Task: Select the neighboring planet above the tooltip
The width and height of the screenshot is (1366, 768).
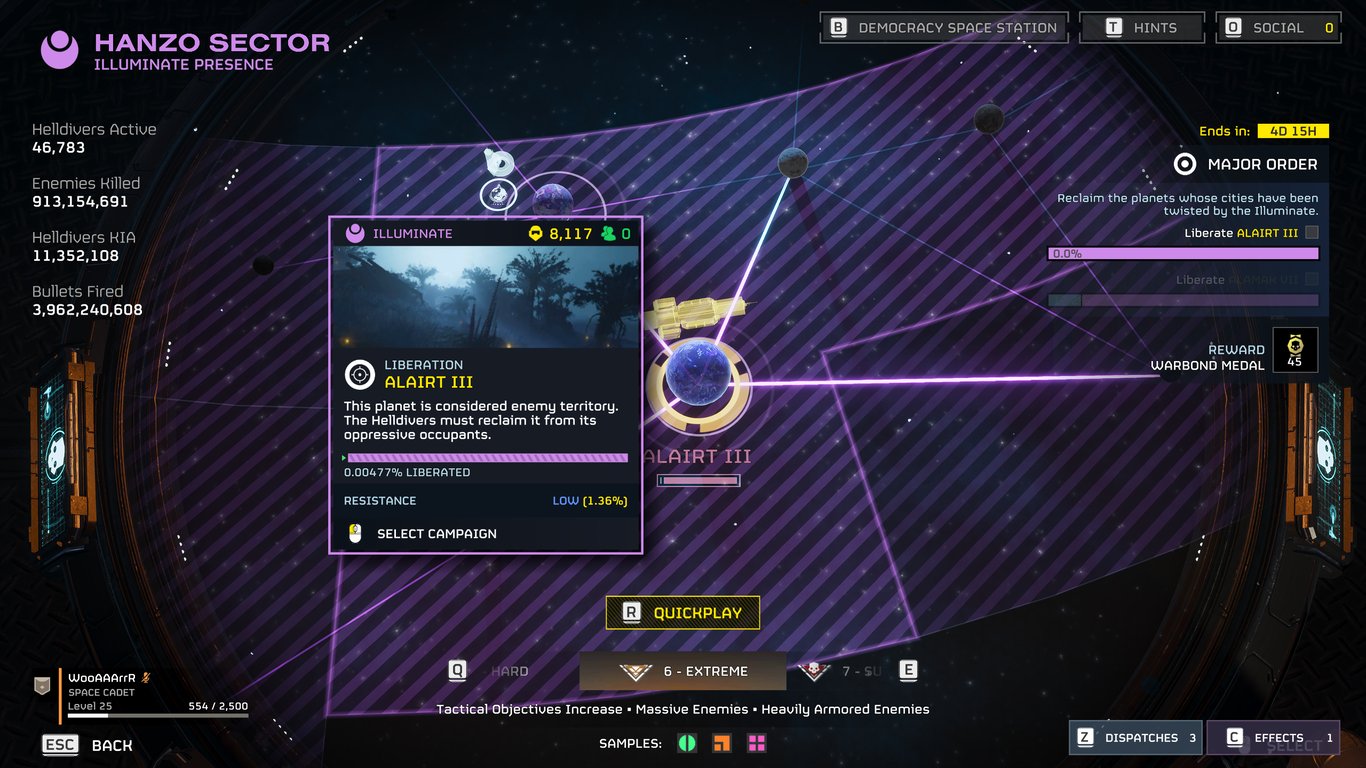Action: point(552,200)
